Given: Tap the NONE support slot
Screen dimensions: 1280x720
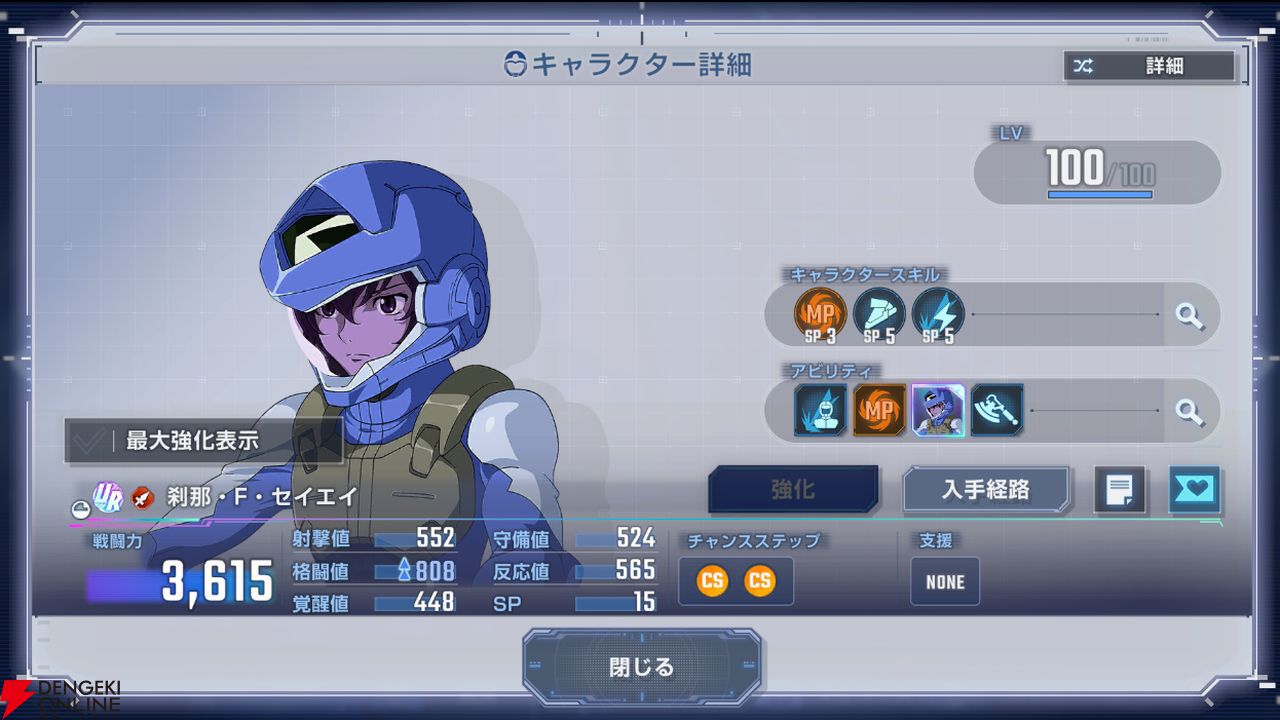Looking at the screenshot, I should click(945, 582).
